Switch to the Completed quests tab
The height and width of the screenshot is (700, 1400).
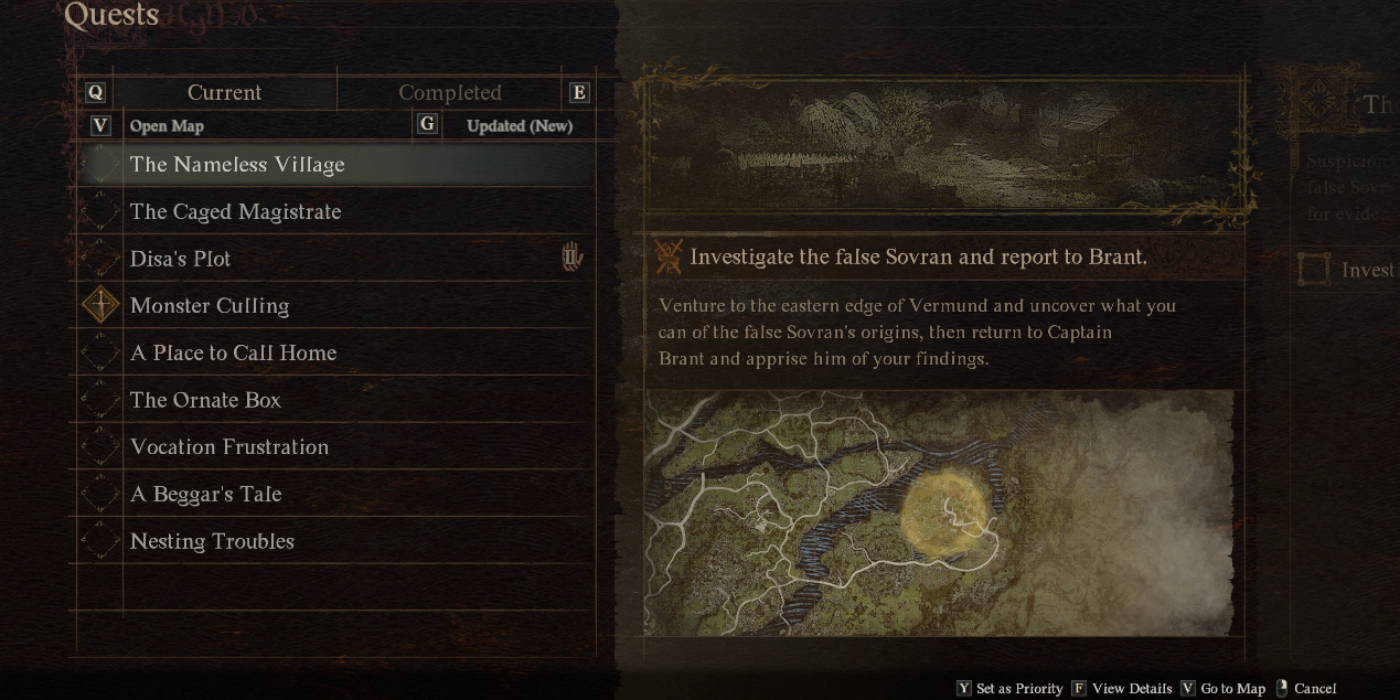click(x=450, y=93)
